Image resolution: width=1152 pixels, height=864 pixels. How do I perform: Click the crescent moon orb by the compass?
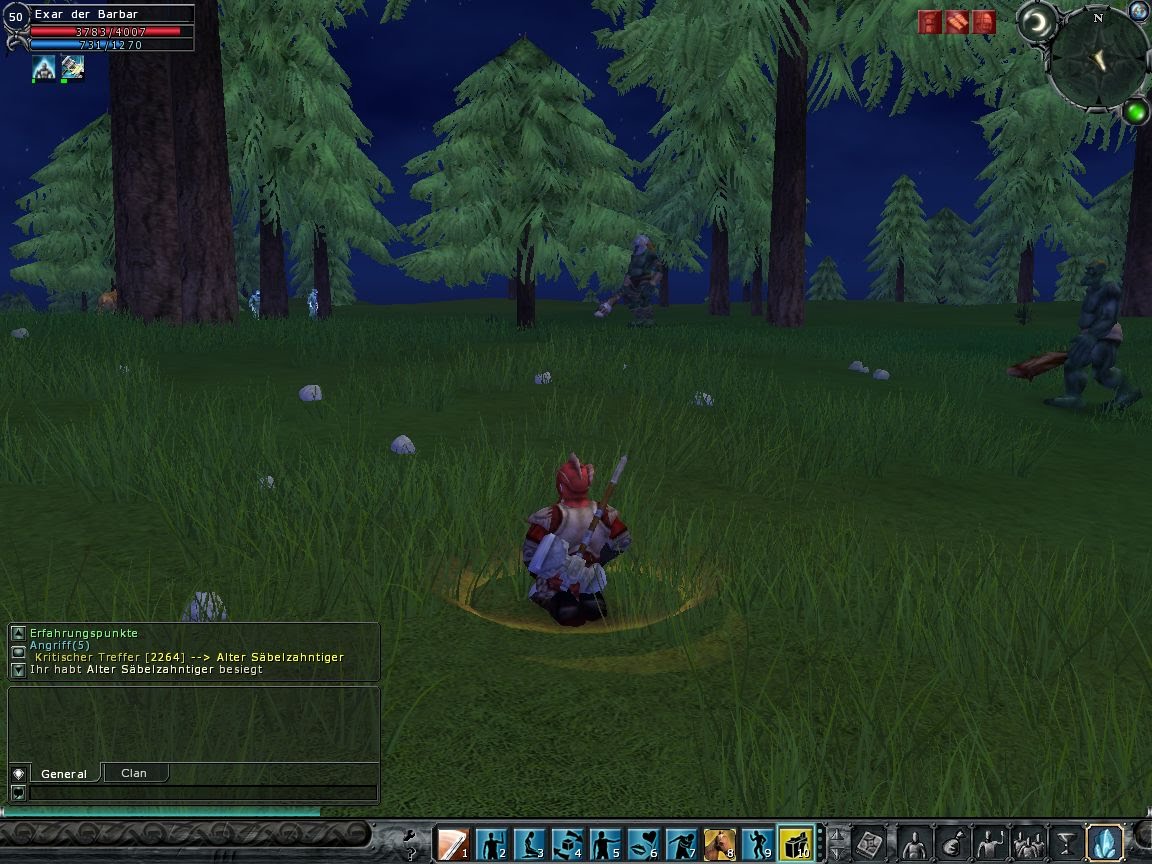[1039, 22]
